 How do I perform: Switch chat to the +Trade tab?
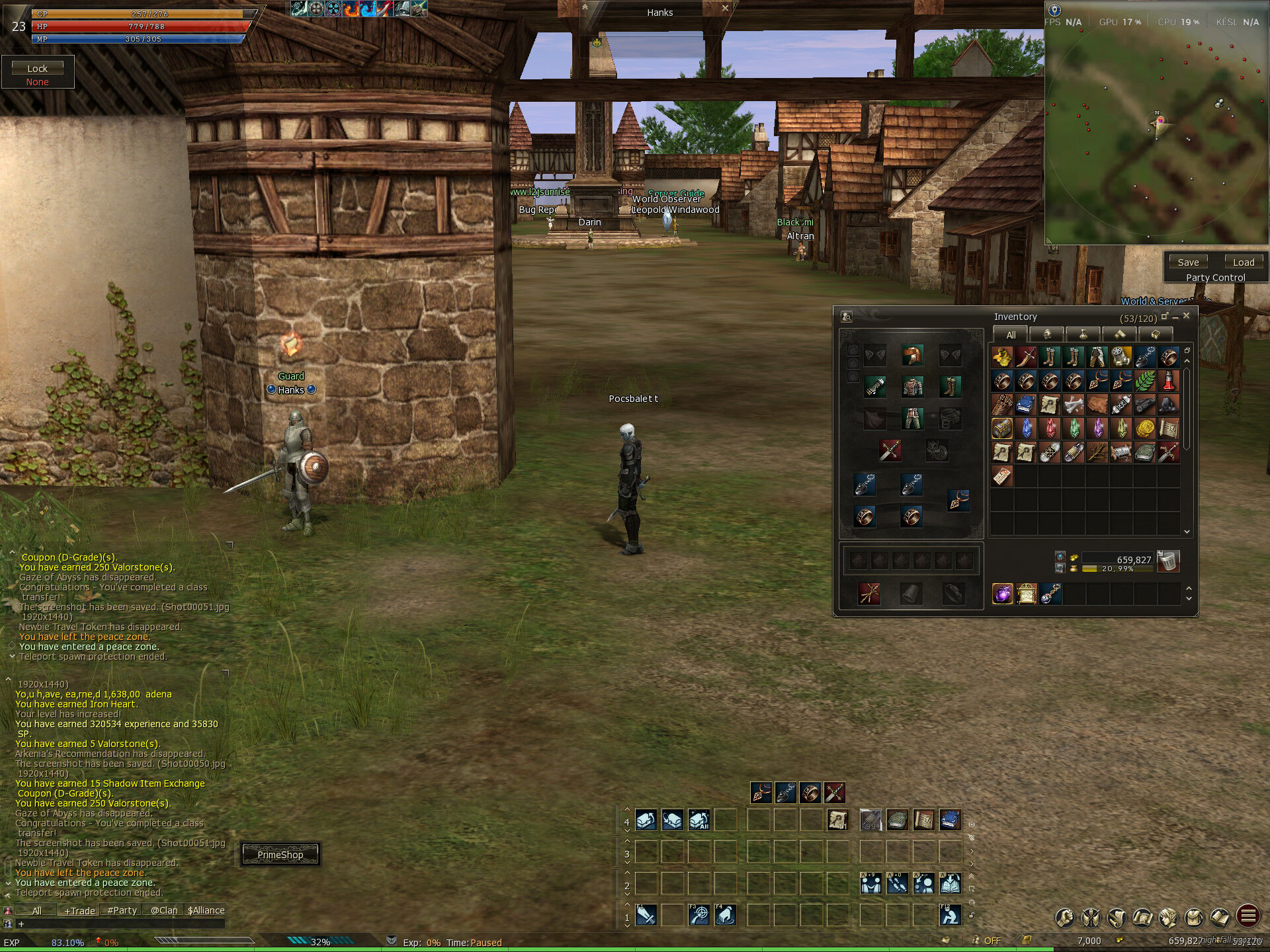click(79, 910)
